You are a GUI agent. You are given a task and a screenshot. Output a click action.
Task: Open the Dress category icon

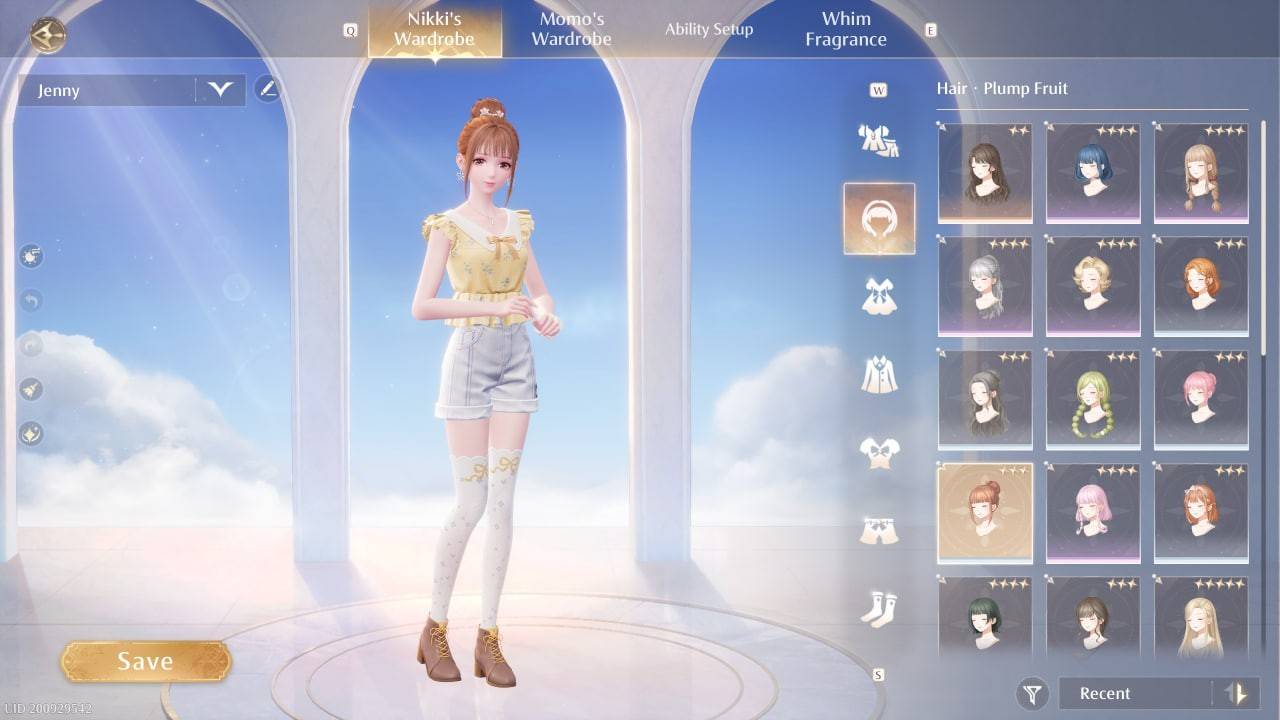[x=878, y=295]
